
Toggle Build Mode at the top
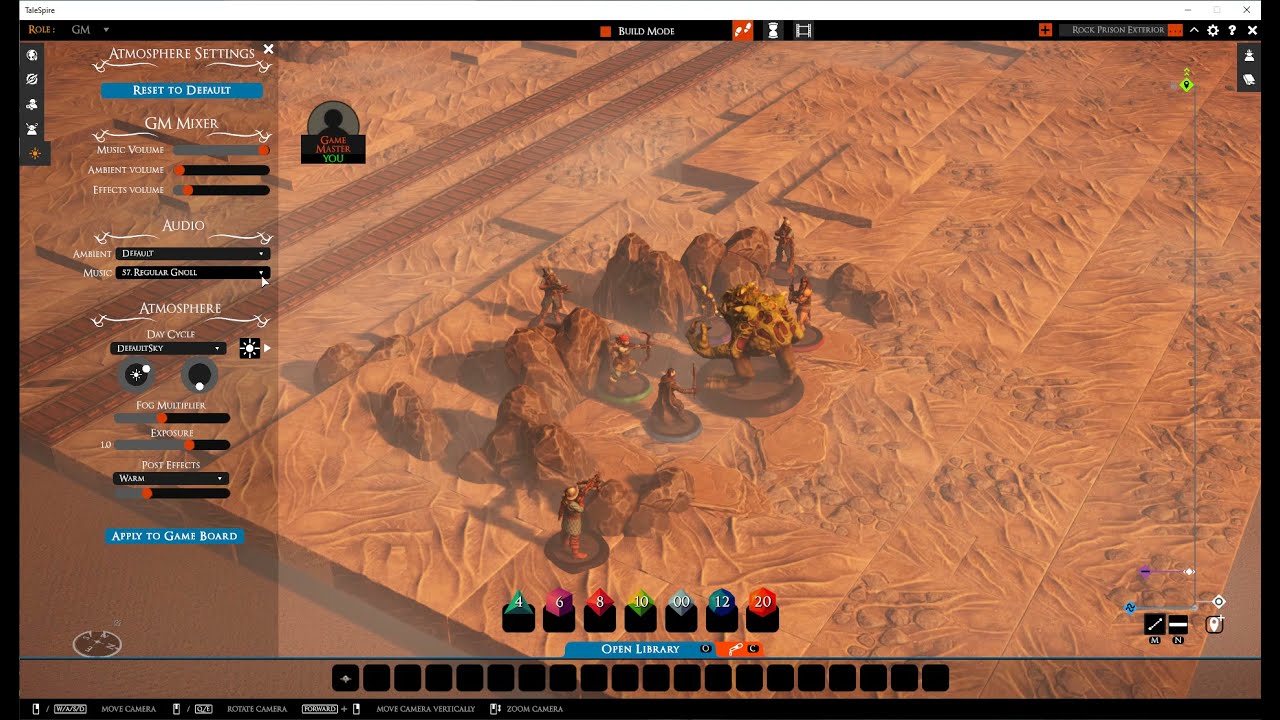(637, 31)
